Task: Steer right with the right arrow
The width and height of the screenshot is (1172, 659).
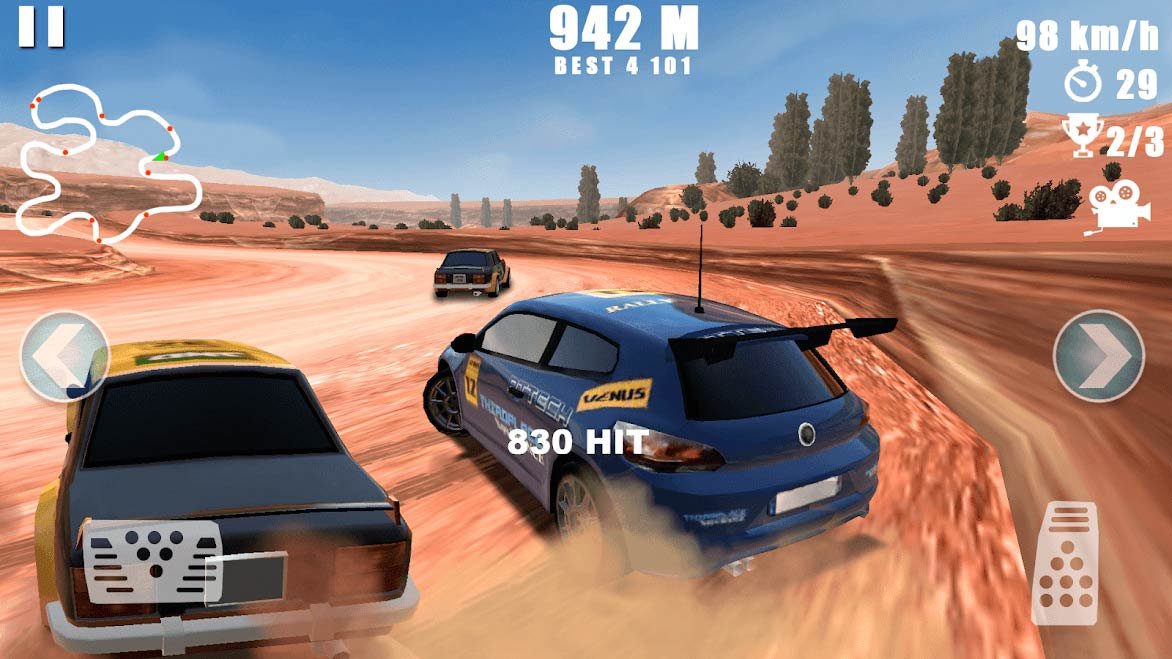Action: pos(1098,357)
